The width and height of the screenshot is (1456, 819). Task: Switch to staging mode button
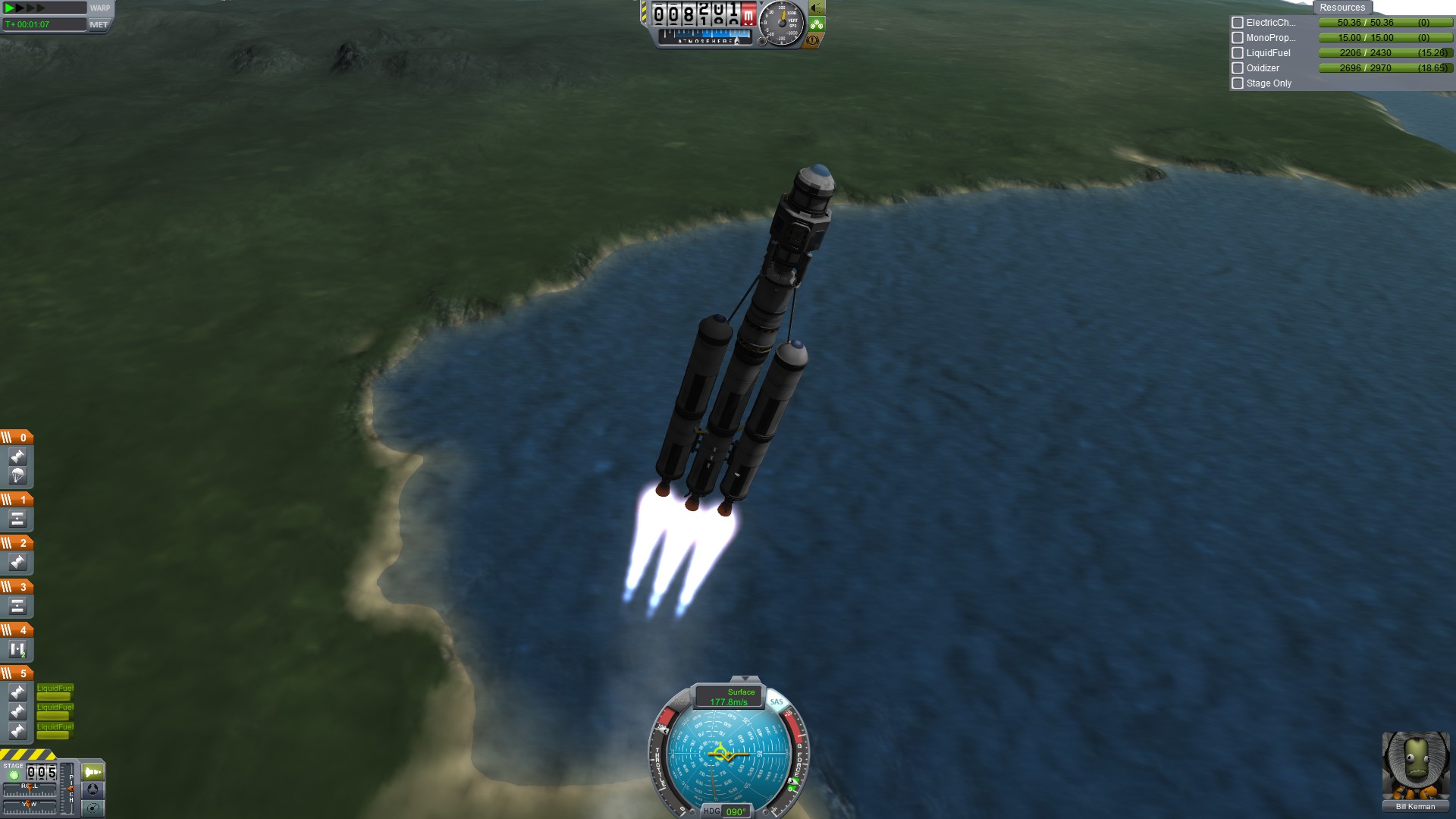[x=93, y=772]
